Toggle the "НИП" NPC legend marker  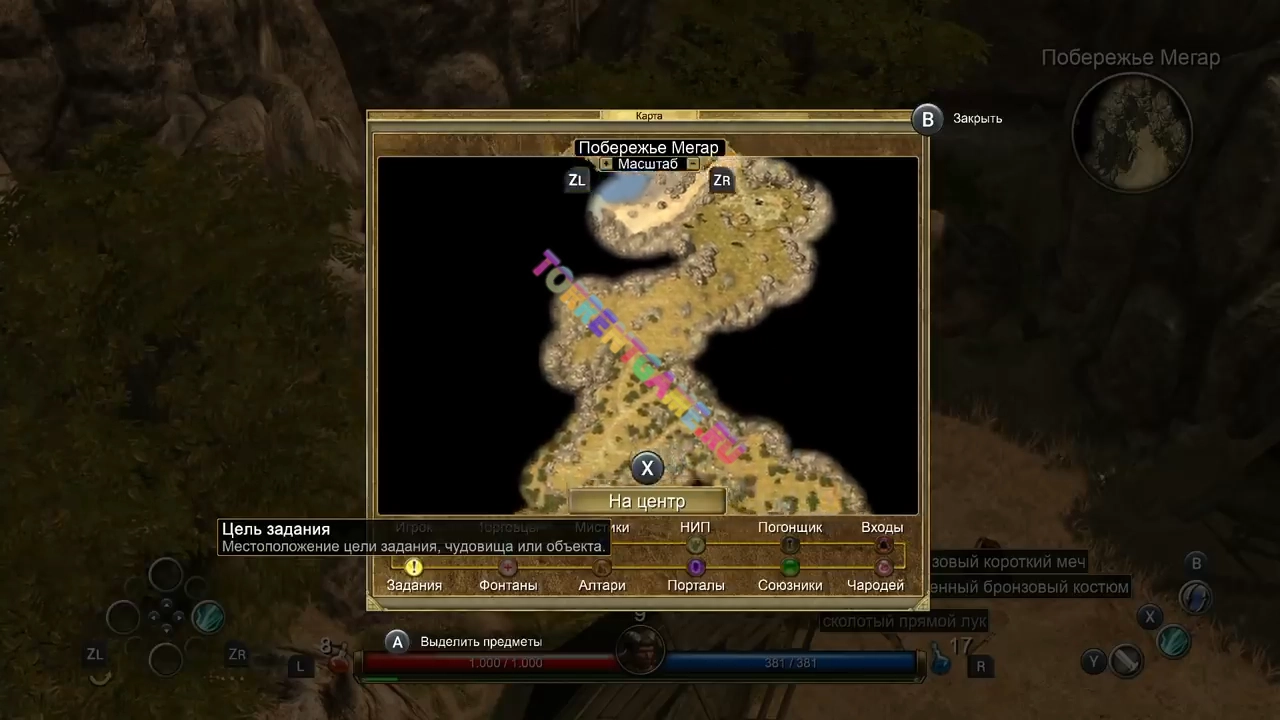pyautogui.click(x=696, y=545)
